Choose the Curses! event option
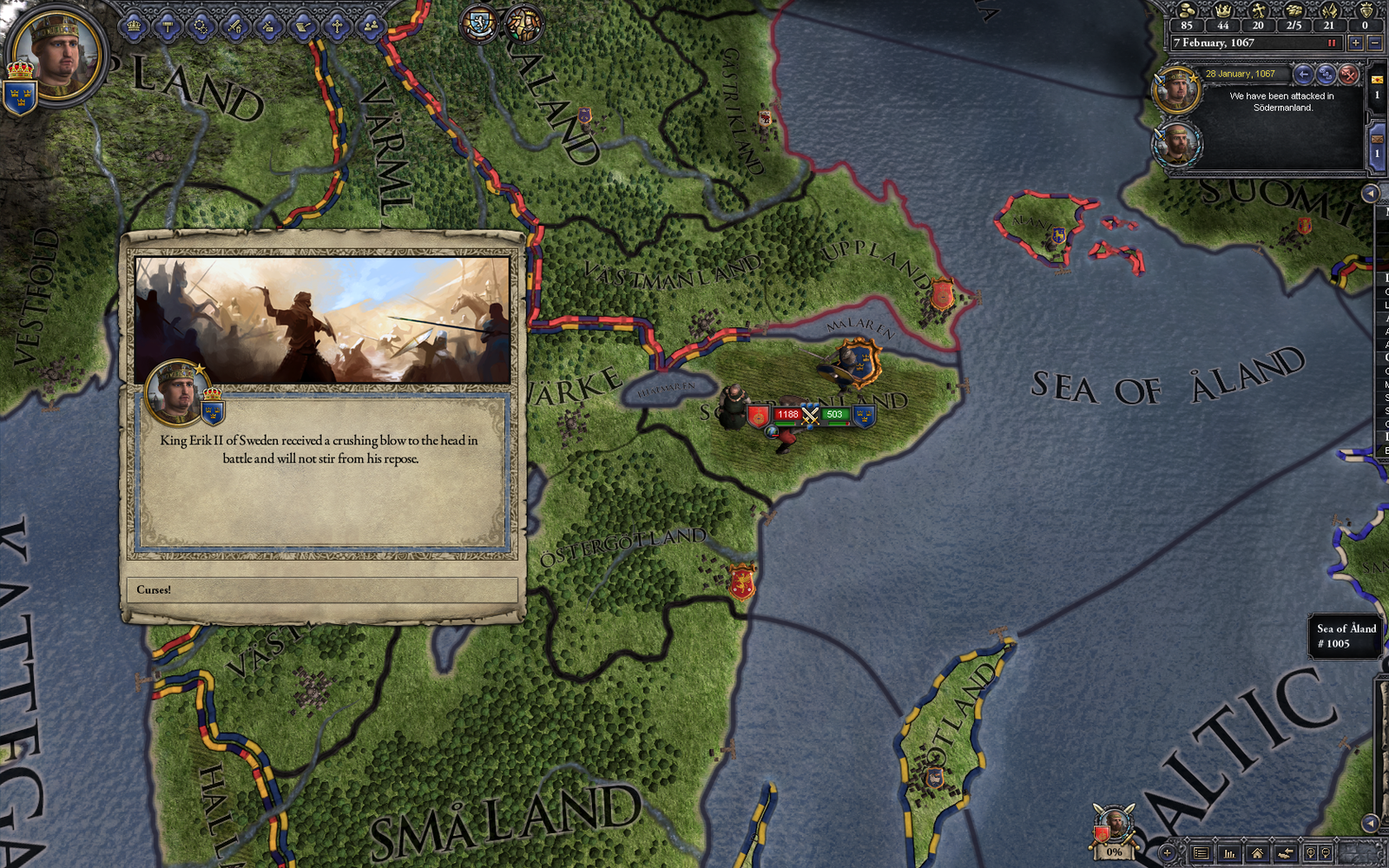Viewport: 1389px width, 868px height. click(x=321, y=589)
